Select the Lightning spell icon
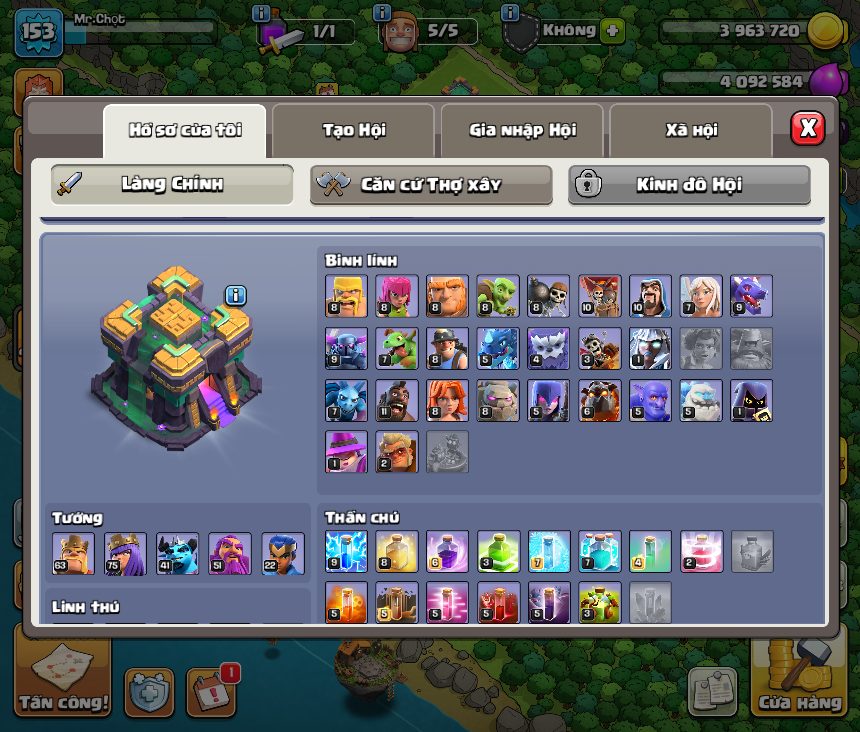The height and width of the screenshot is (732, 860). click(x=346, y=551)
